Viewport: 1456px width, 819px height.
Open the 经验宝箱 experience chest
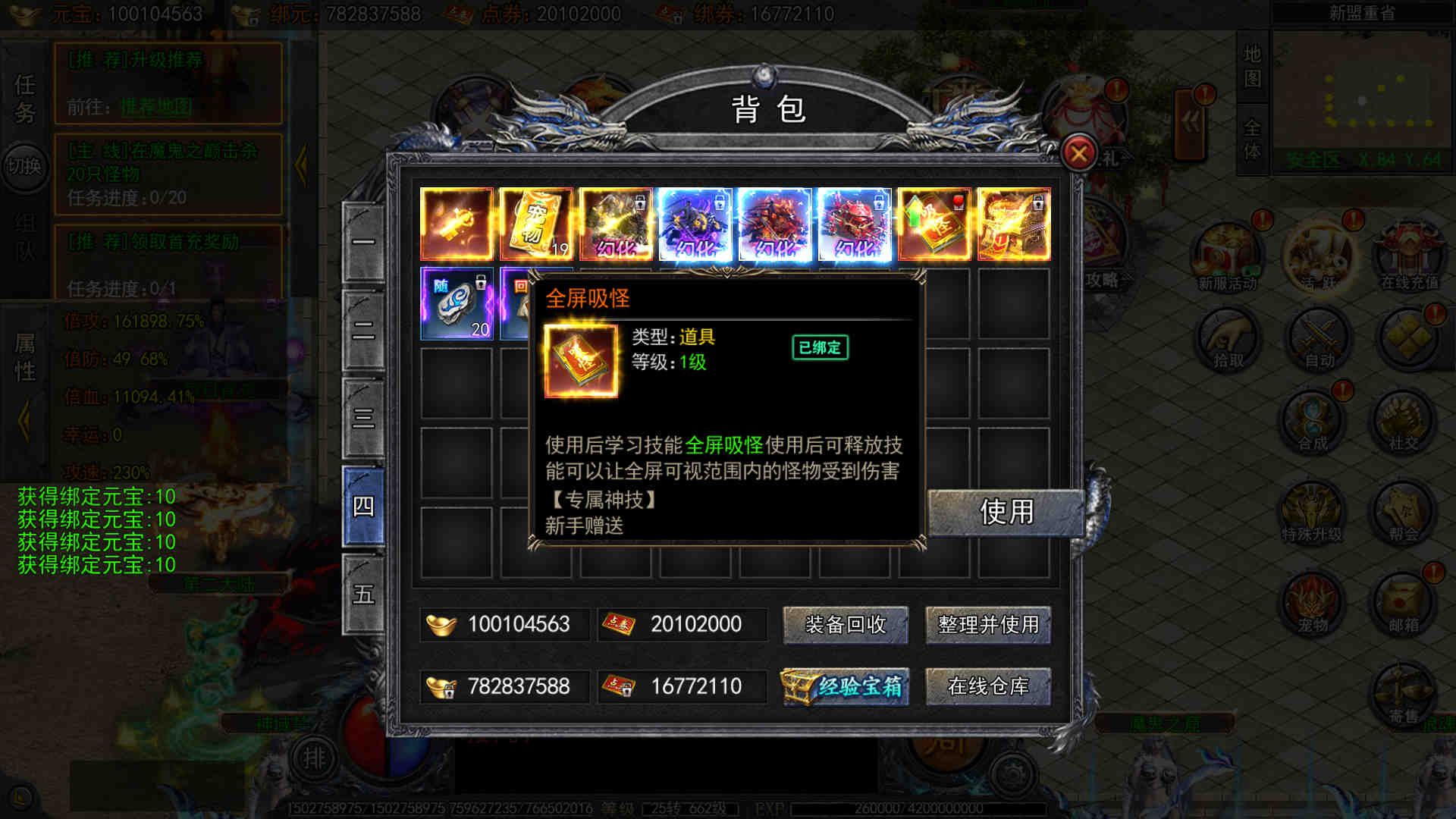[x=845, y=686]
